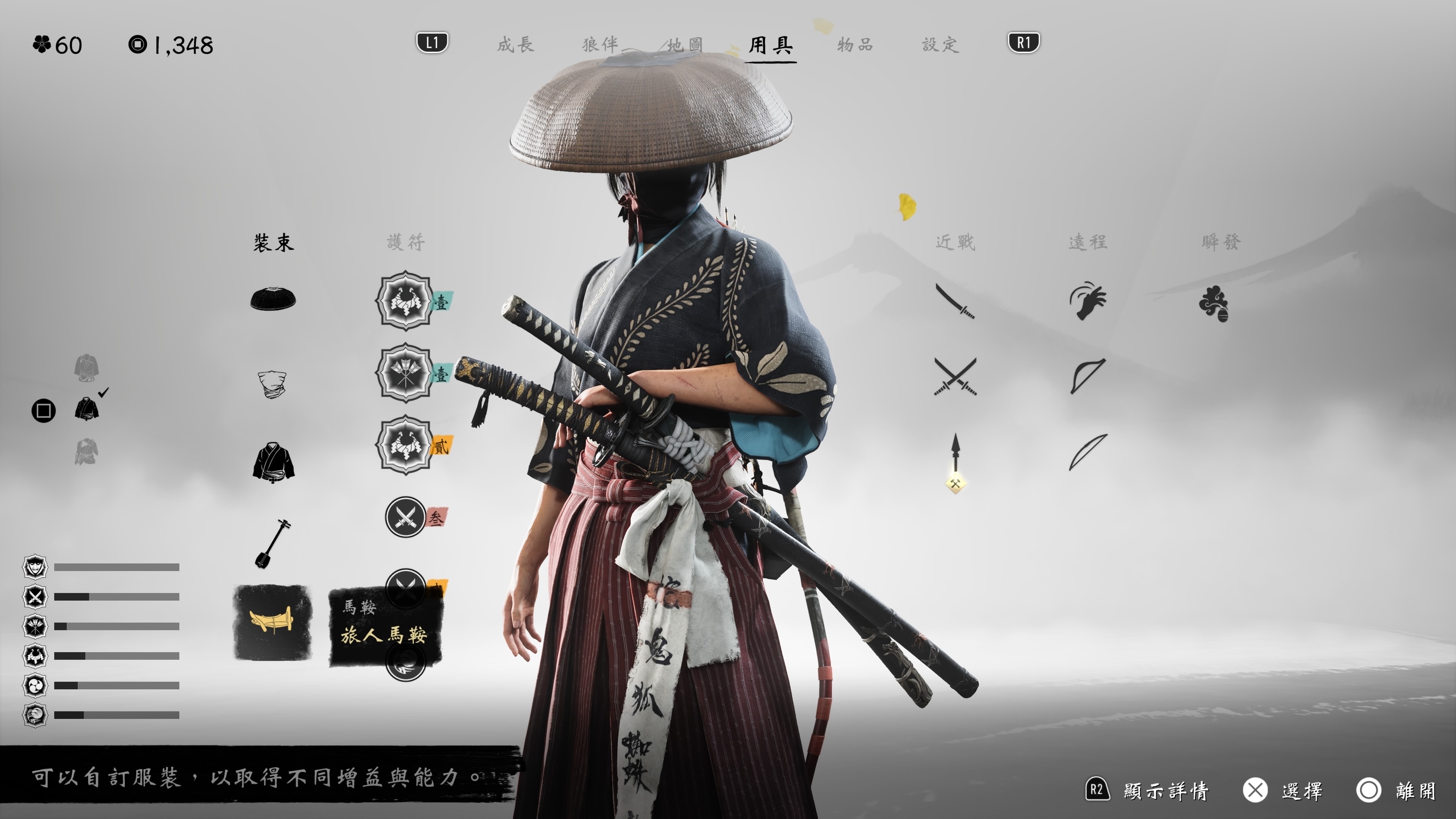1456x819 pixels.
Task: Switch to the 地圖 tab
Action: pyautogui.click(x=685, y=45)
